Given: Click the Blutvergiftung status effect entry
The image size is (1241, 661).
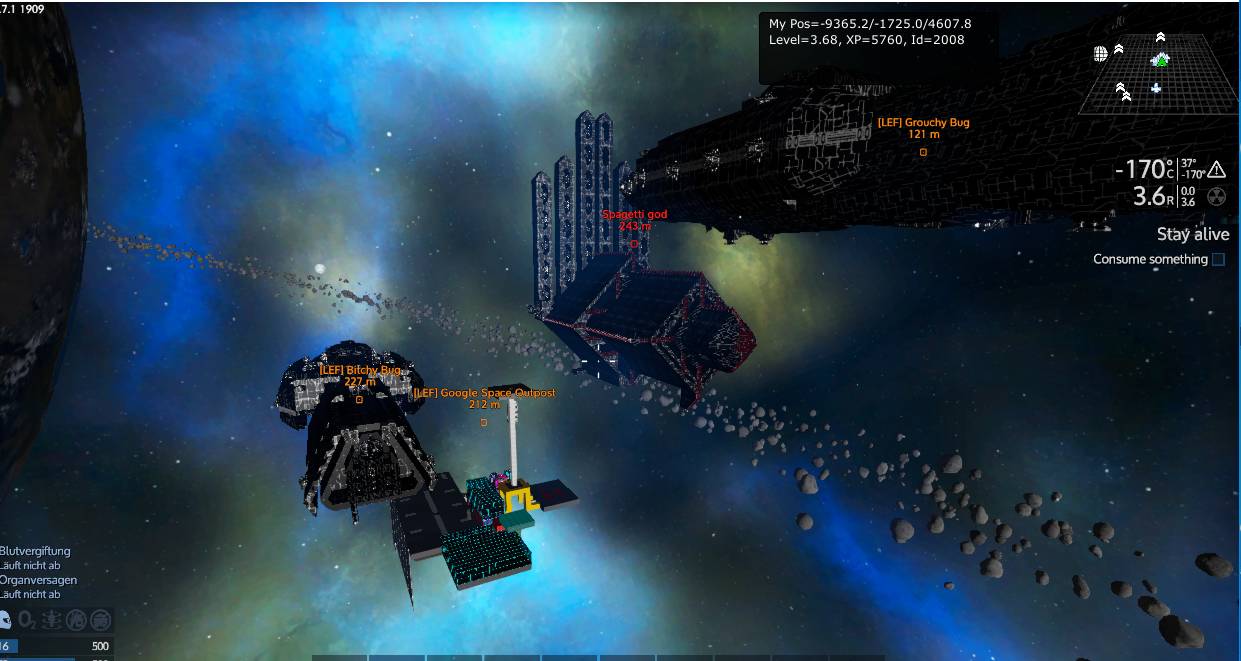Looking at the screenshot, I should (36, 551).
